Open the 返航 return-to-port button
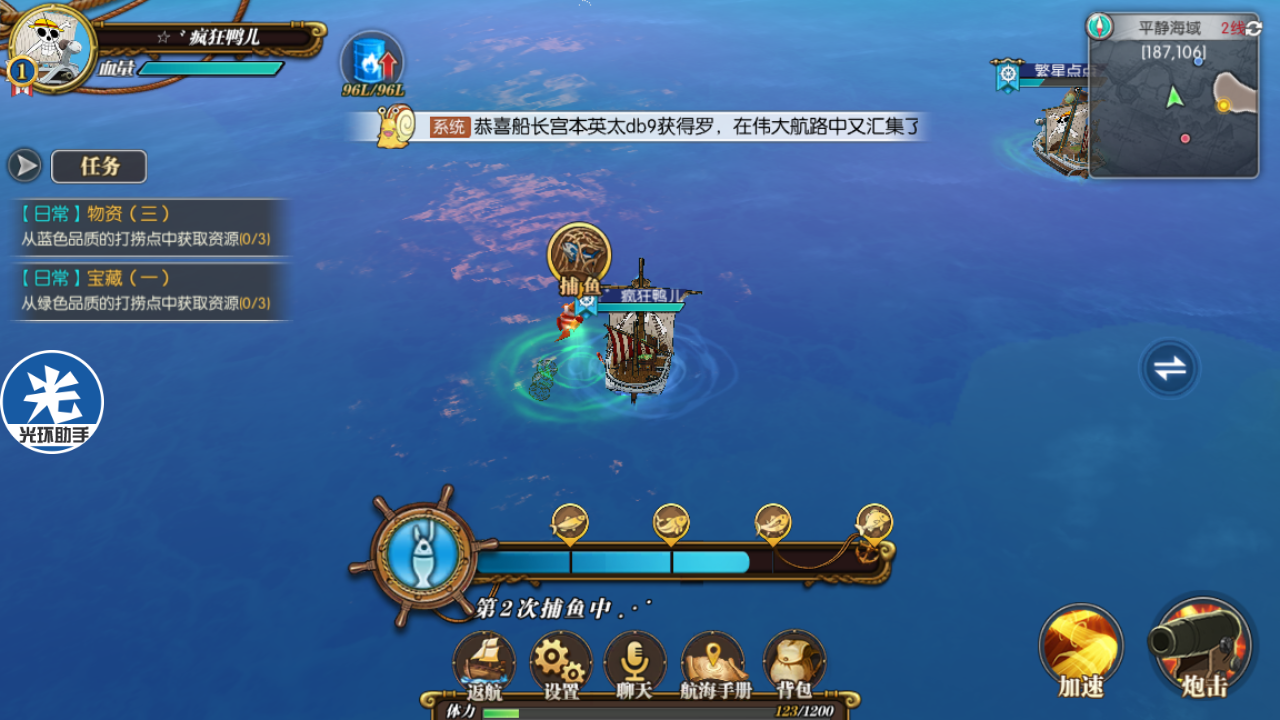The height and width of the screenshot is (720, 1280). [x=484, y=664]
